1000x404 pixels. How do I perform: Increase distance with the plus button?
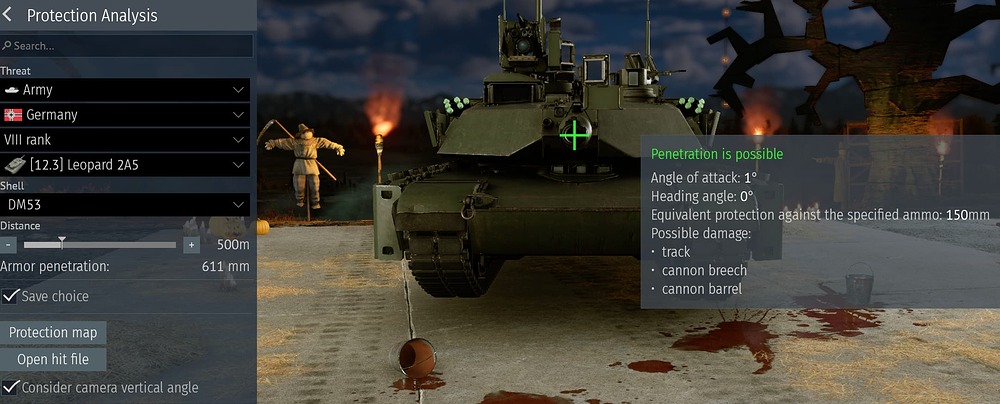[192, 245]
